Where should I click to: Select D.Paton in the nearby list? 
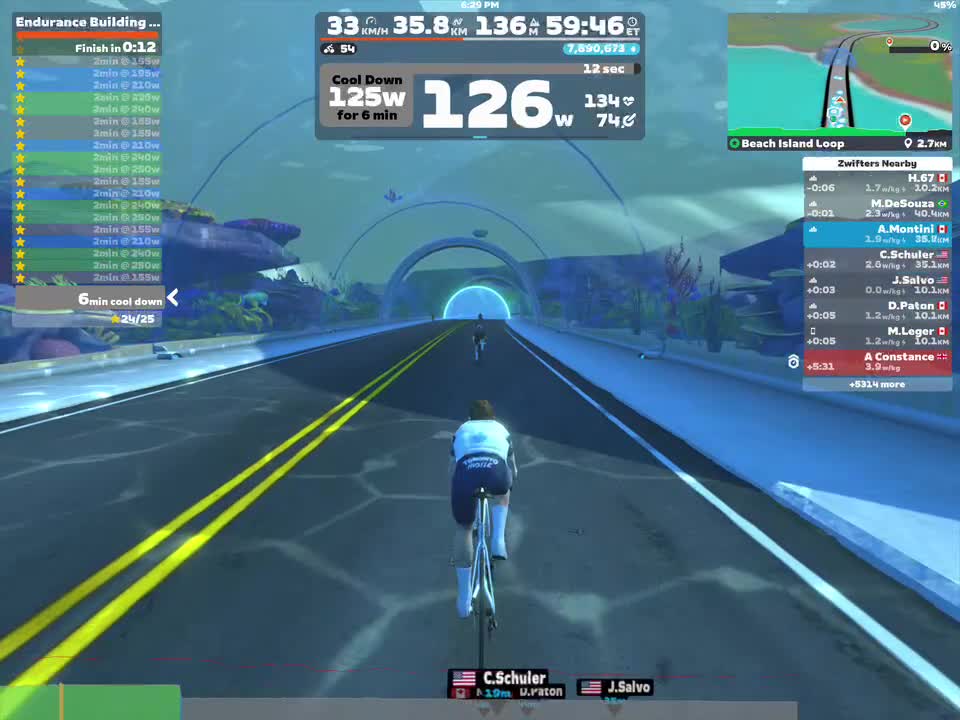tap(877, 310)
